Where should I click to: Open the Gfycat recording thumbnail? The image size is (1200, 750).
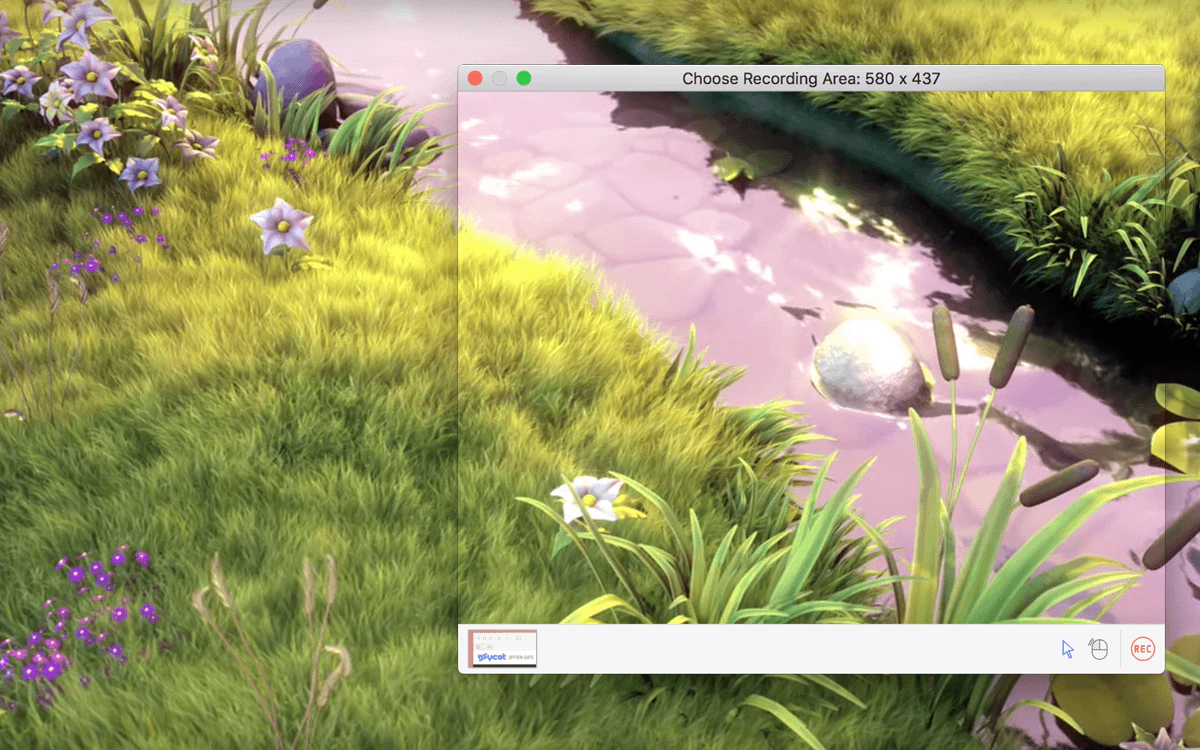coord(503,648)
